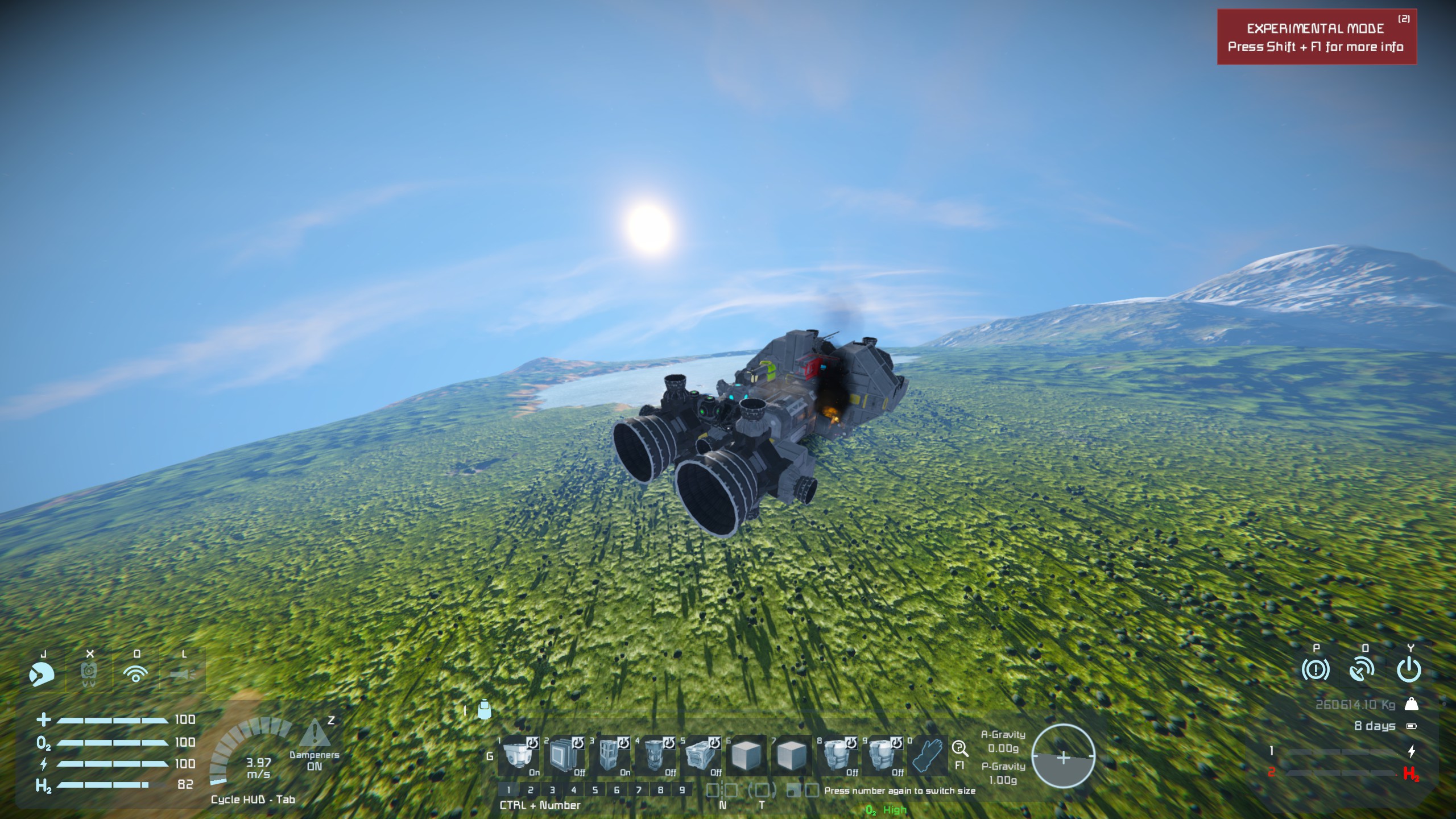Toggle the parking brake icon

click(1316, 671)
